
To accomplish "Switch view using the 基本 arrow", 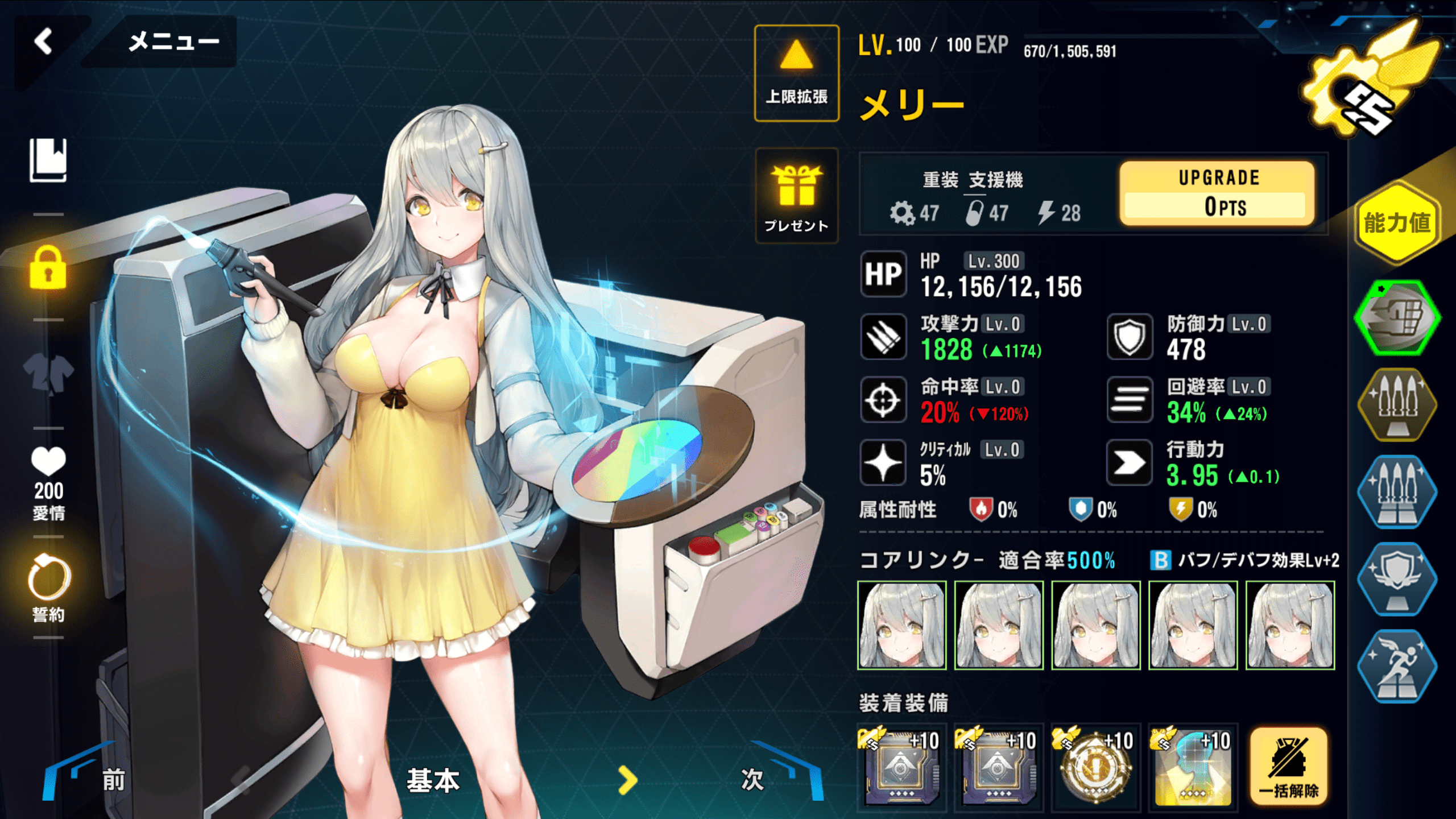I will coord(627,780).
